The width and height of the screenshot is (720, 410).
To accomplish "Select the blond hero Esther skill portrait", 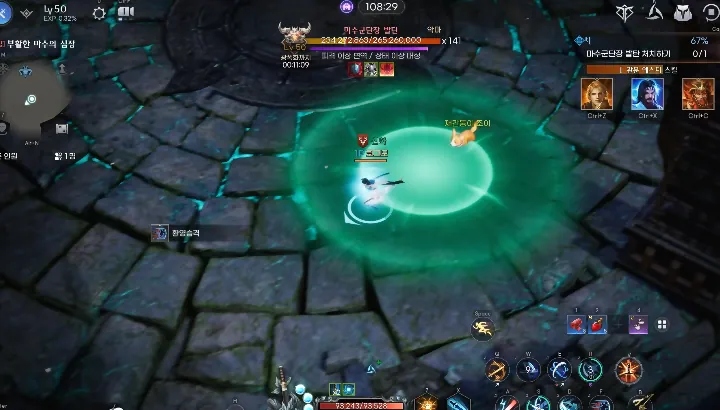I will pos(597,94).
